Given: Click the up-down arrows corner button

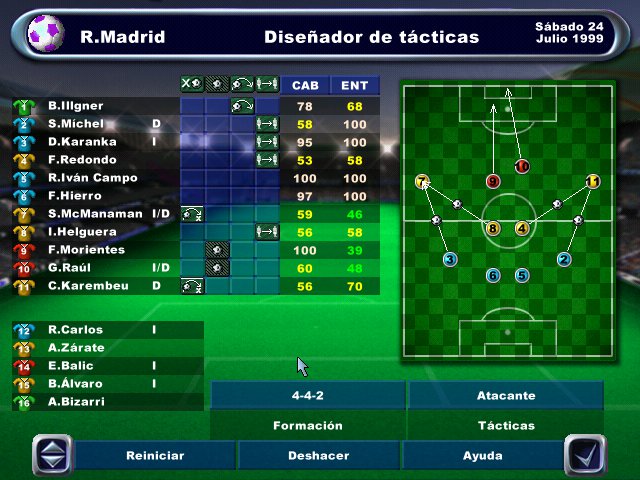Looking at the screenshot, I should pos(53,455).
